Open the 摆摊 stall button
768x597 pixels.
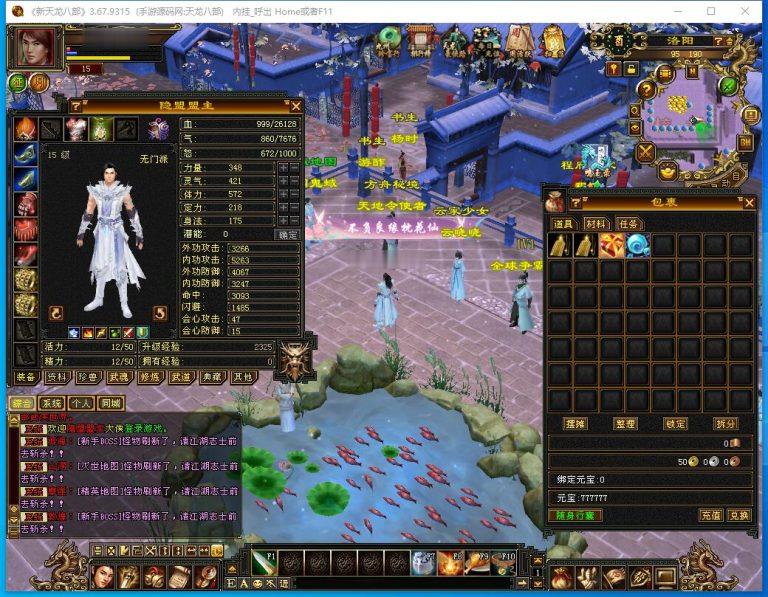click(575, 424)
